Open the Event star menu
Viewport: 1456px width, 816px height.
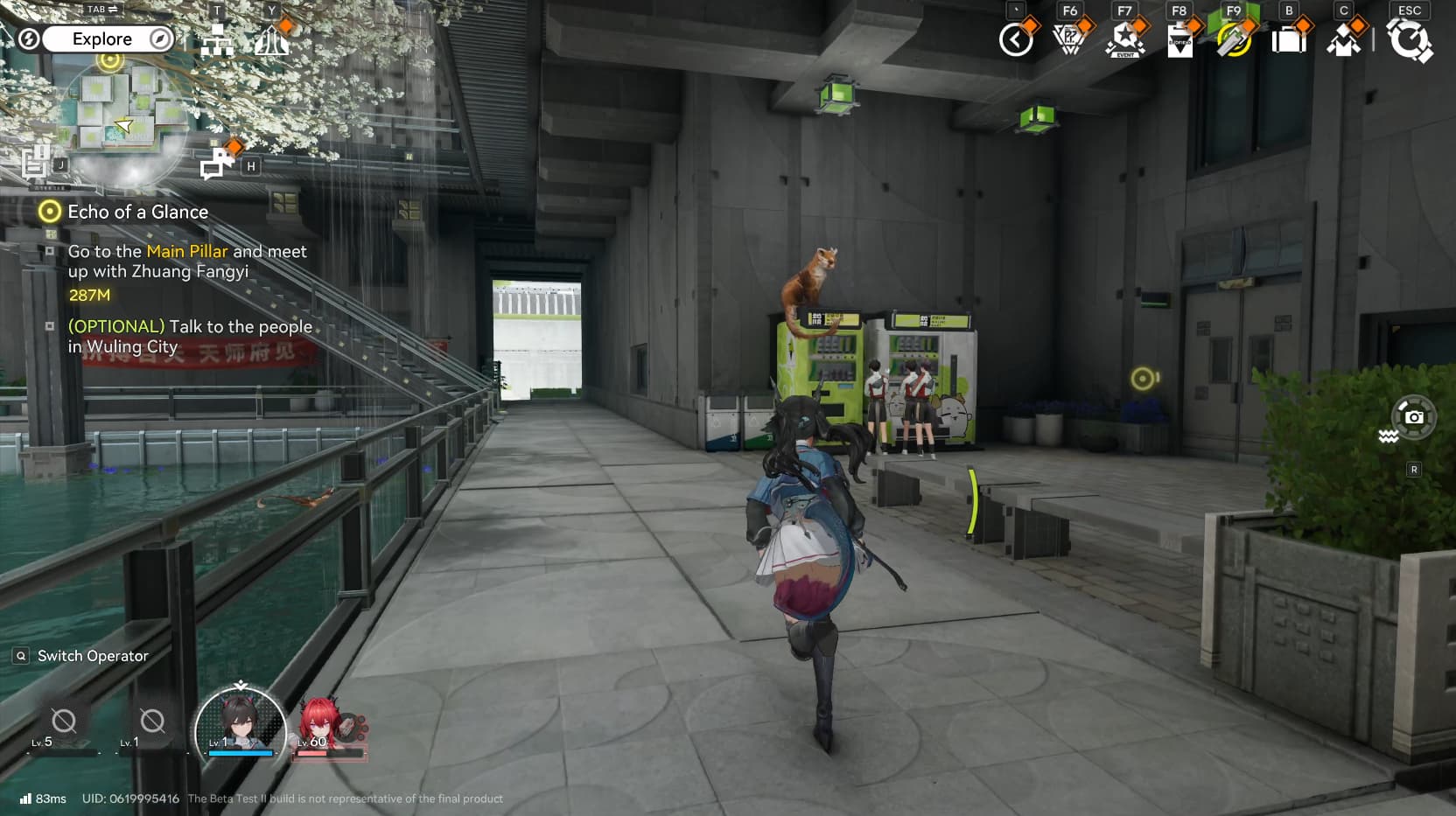click(1124, 40)
